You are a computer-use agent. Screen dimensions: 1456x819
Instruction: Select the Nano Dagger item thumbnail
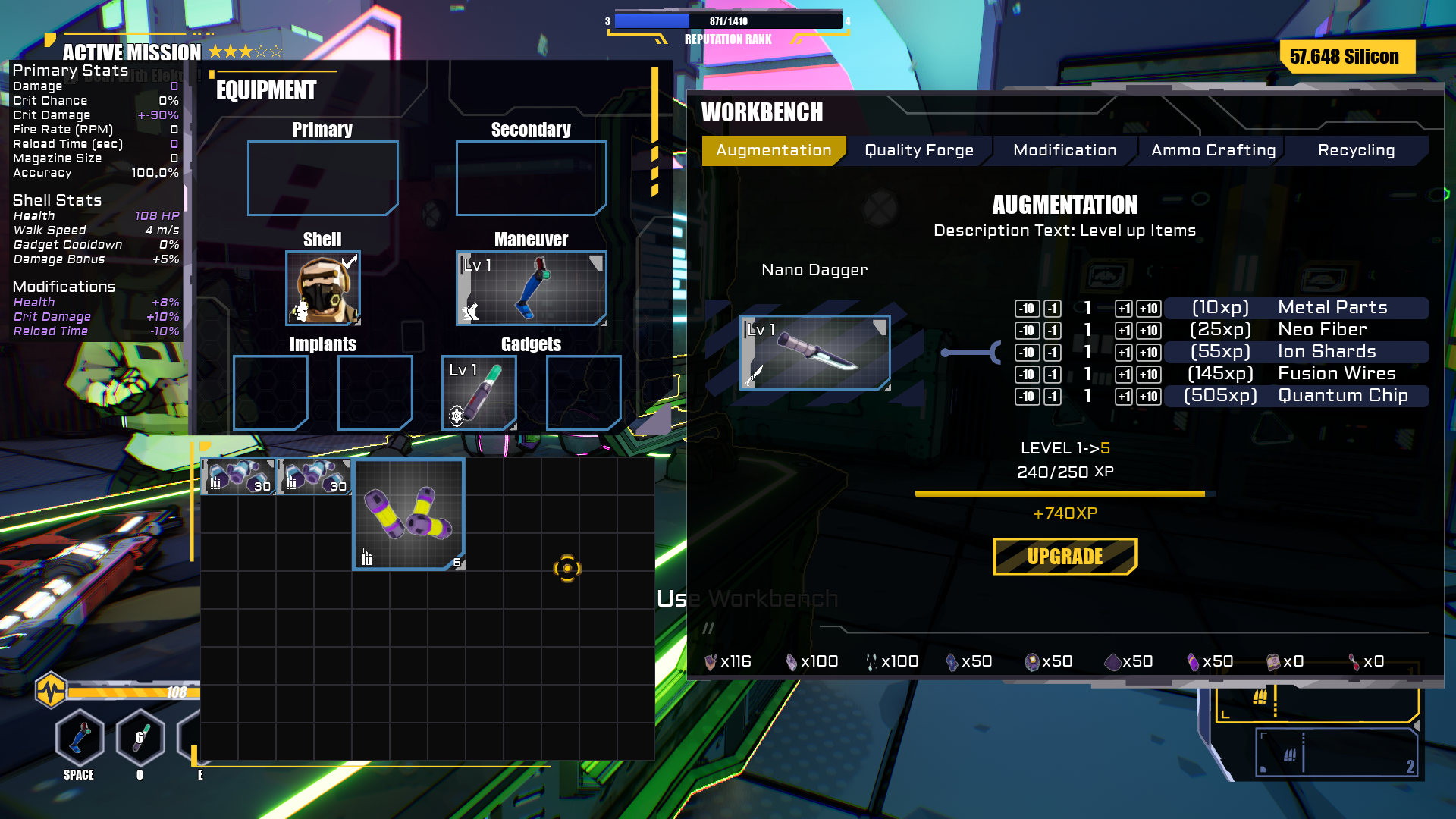814,353
